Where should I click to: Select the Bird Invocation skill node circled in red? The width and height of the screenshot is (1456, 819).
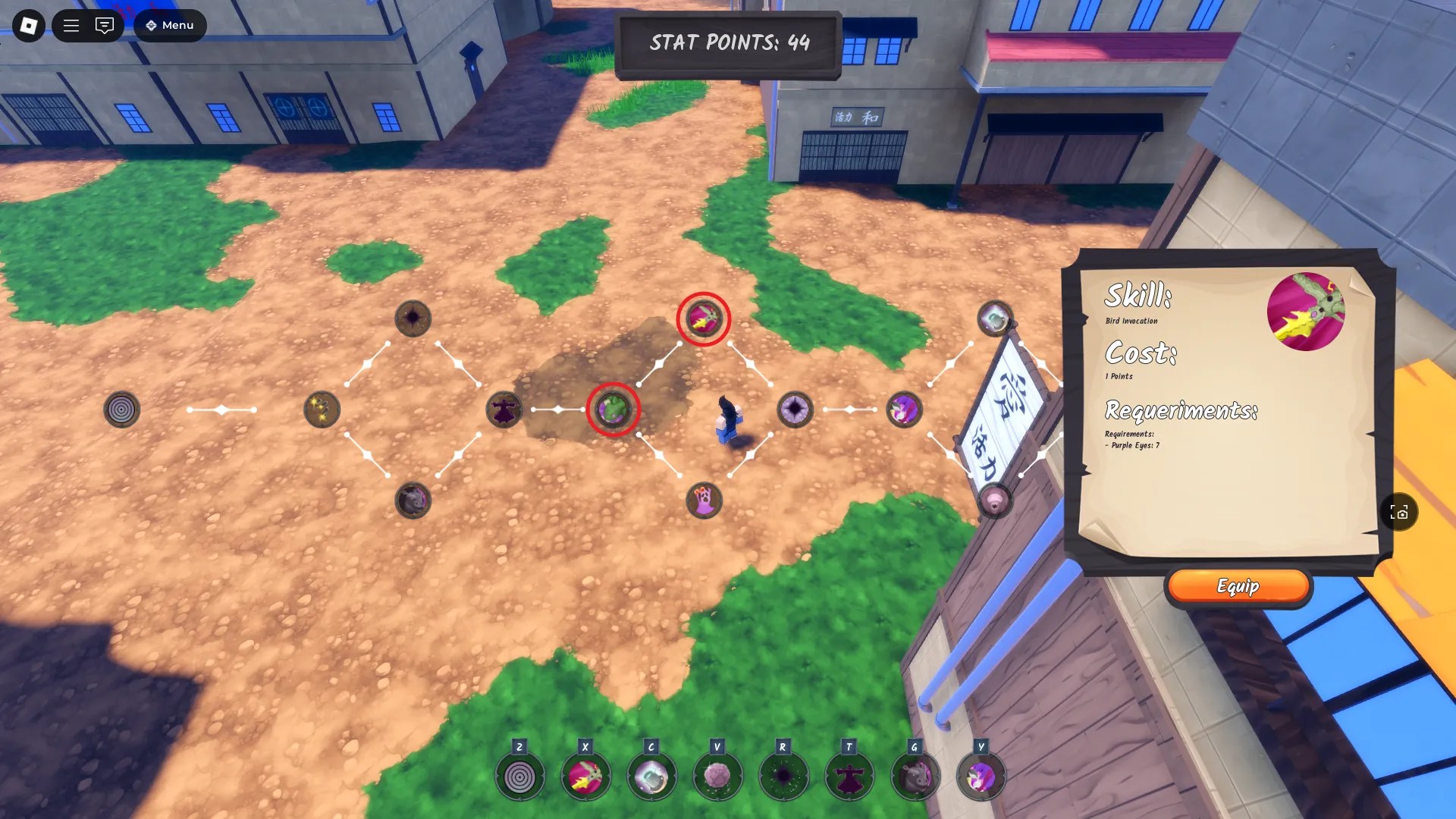coord(704,318)
